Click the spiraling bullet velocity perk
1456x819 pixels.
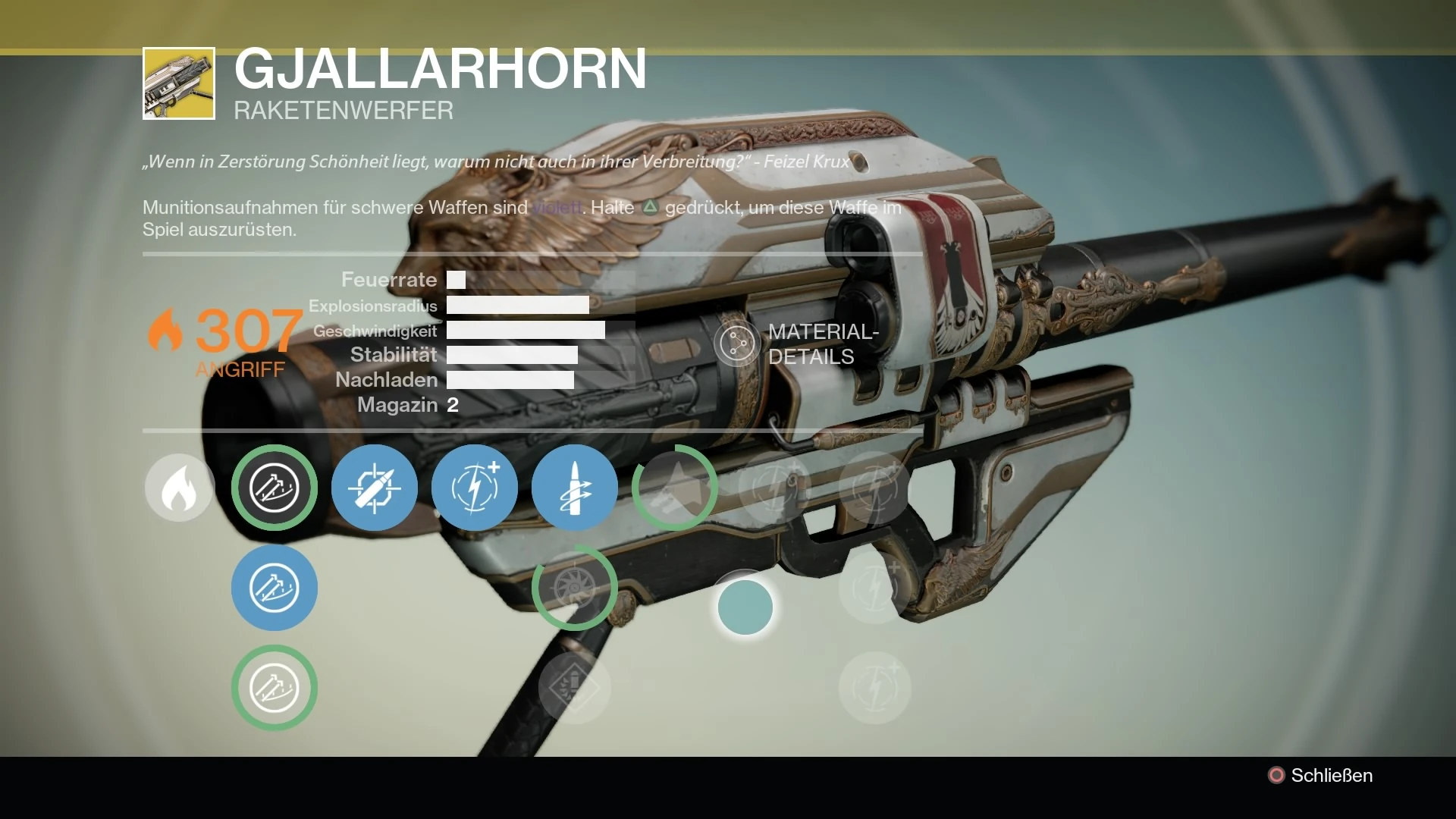(575, 488)
